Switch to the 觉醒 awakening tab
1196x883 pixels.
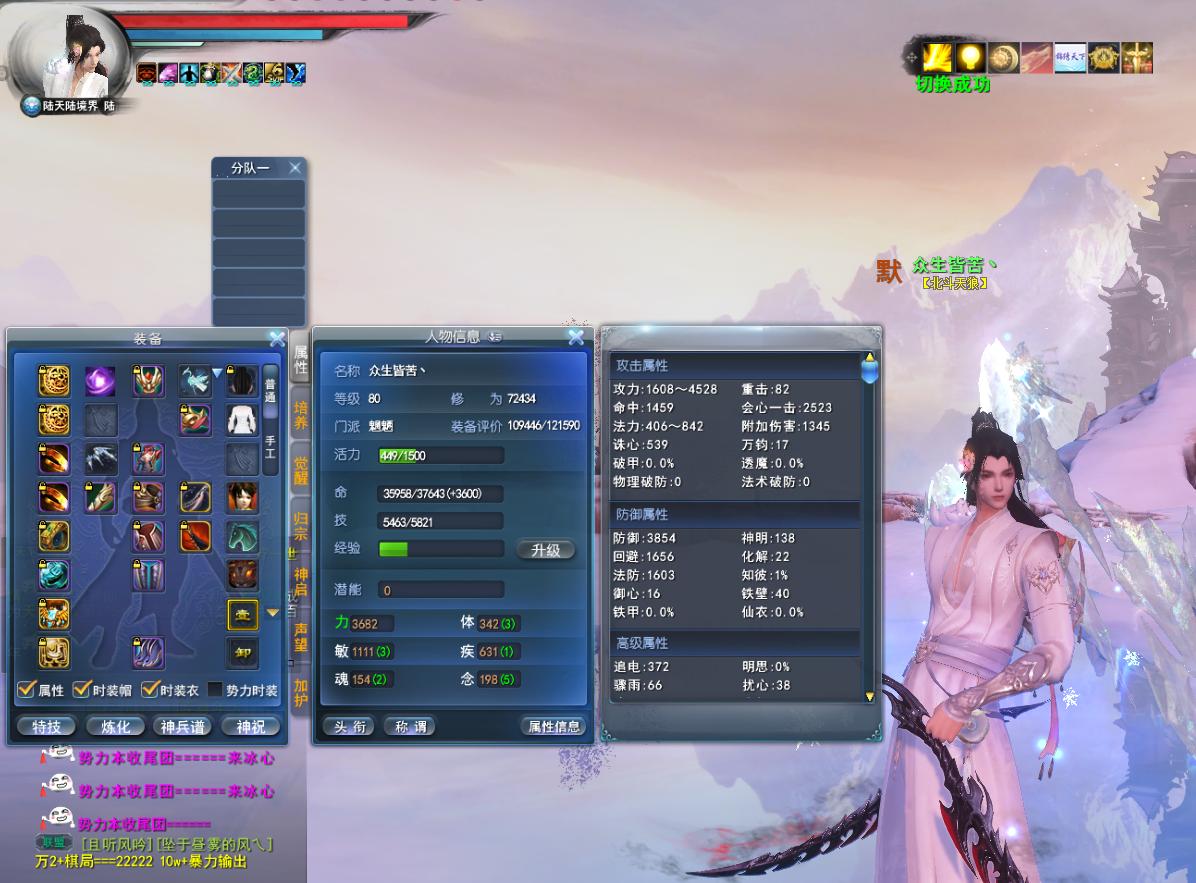pyautogui.click(x=301, y=470)
